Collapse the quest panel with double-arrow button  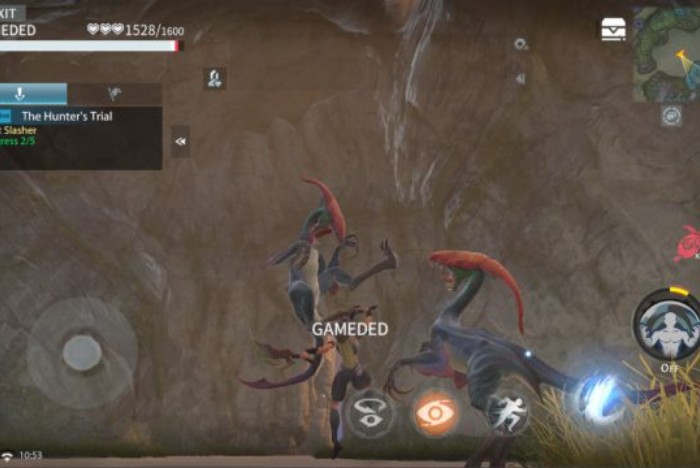pos(181,141)
